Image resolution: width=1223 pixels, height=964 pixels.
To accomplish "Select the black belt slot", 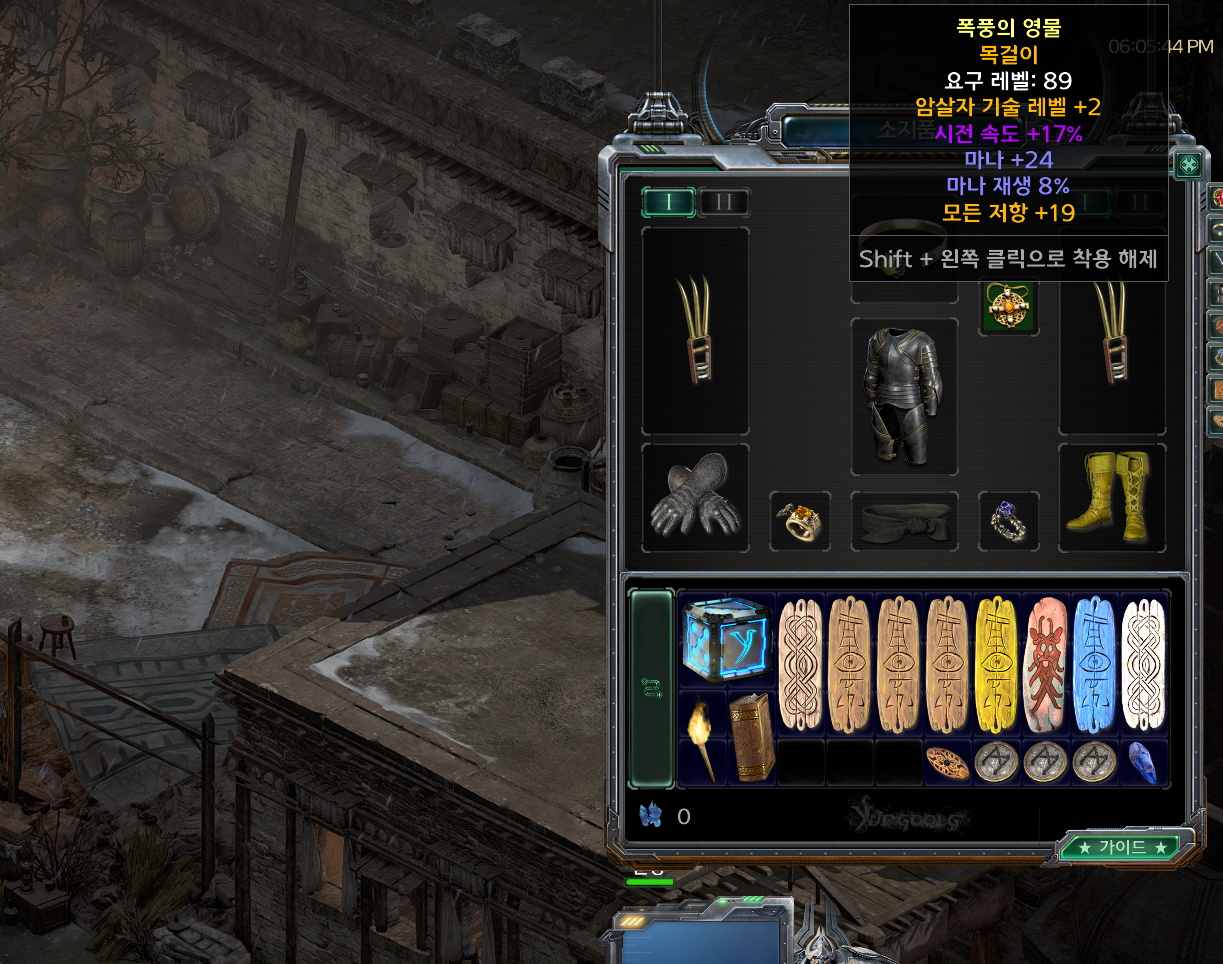I will pyautogui.click(x=904, y=521).
